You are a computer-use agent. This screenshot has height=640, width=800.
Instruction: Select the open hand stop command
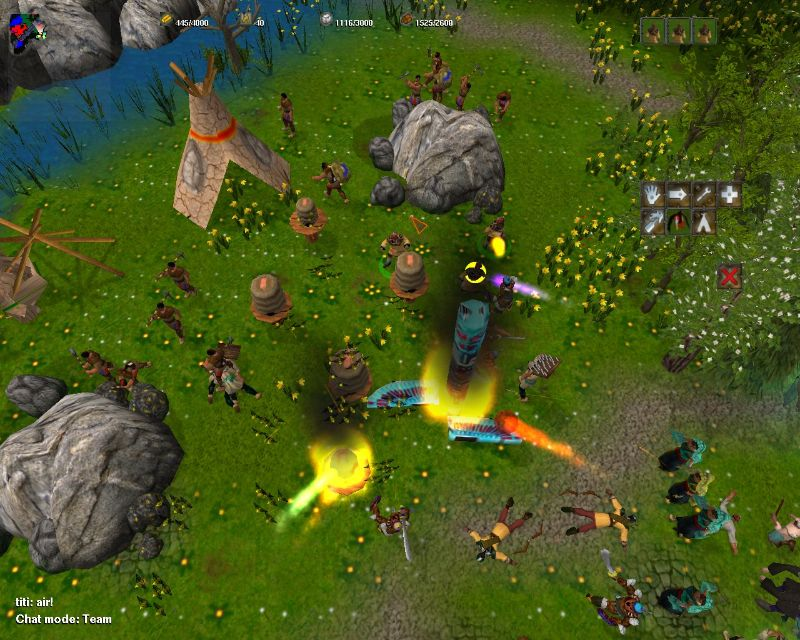653,195
